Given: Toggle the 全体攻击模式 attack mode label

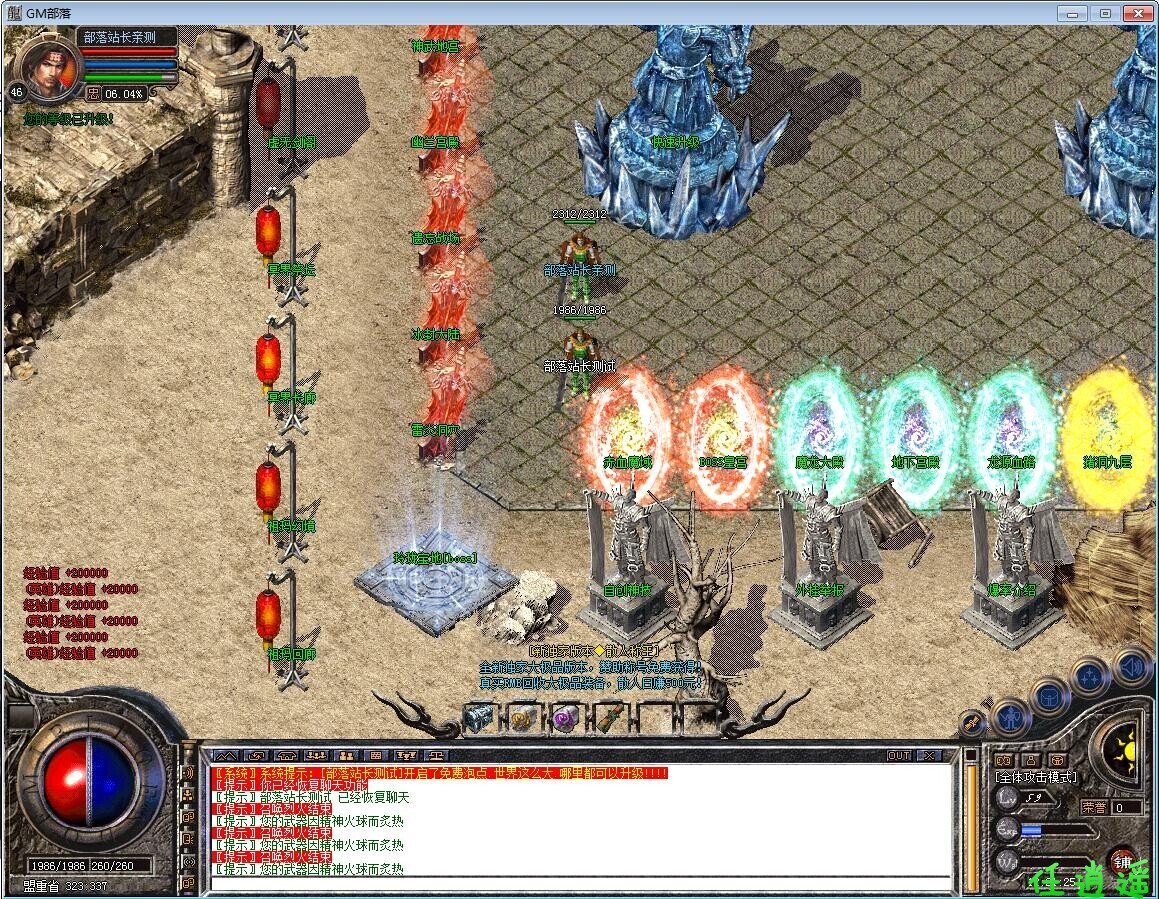Looking at the screenshot, I should point(1035,776).
